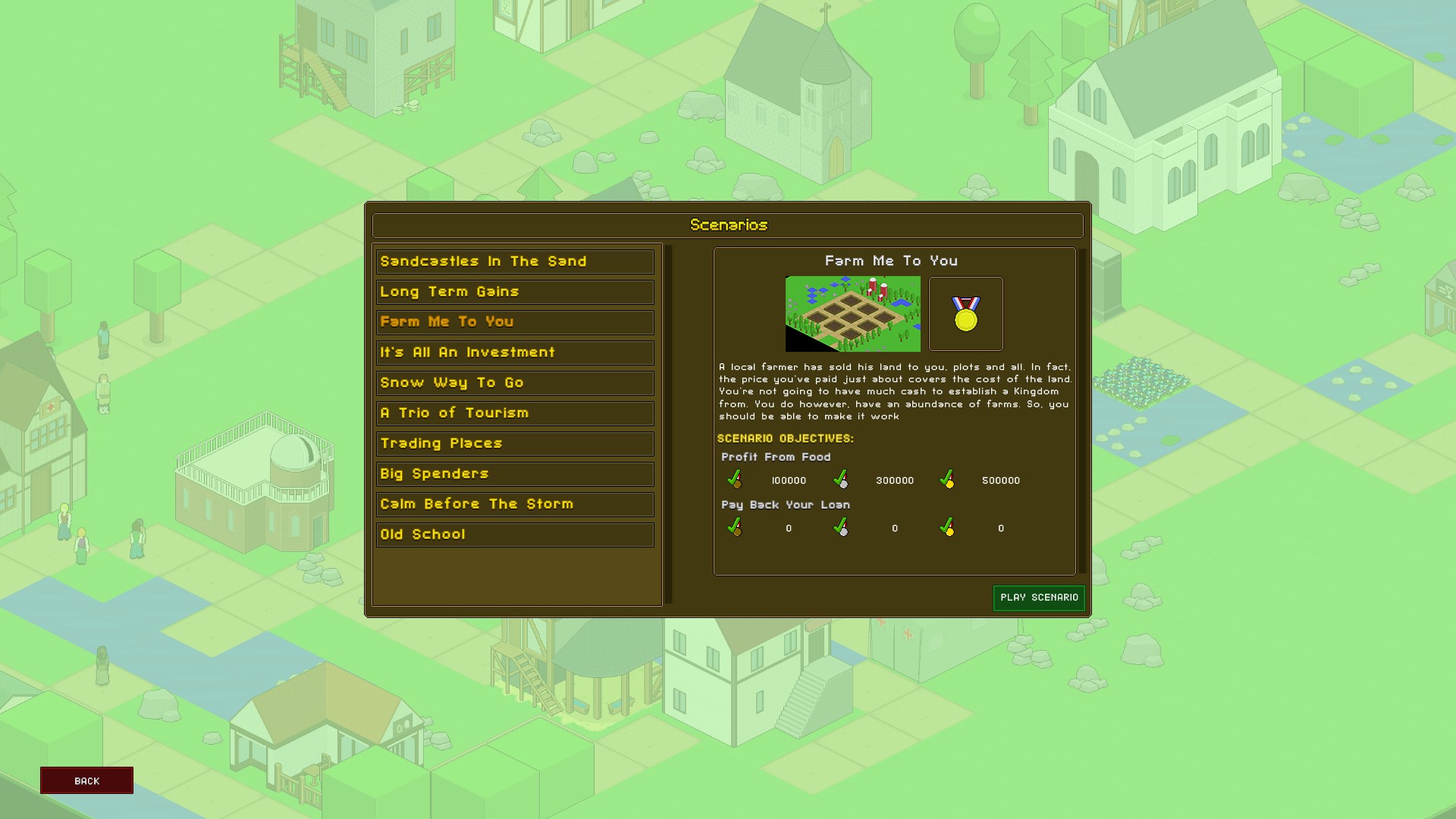
Task: Select the silver check under Pay Back Your Loan
Action: coord(839,528)
